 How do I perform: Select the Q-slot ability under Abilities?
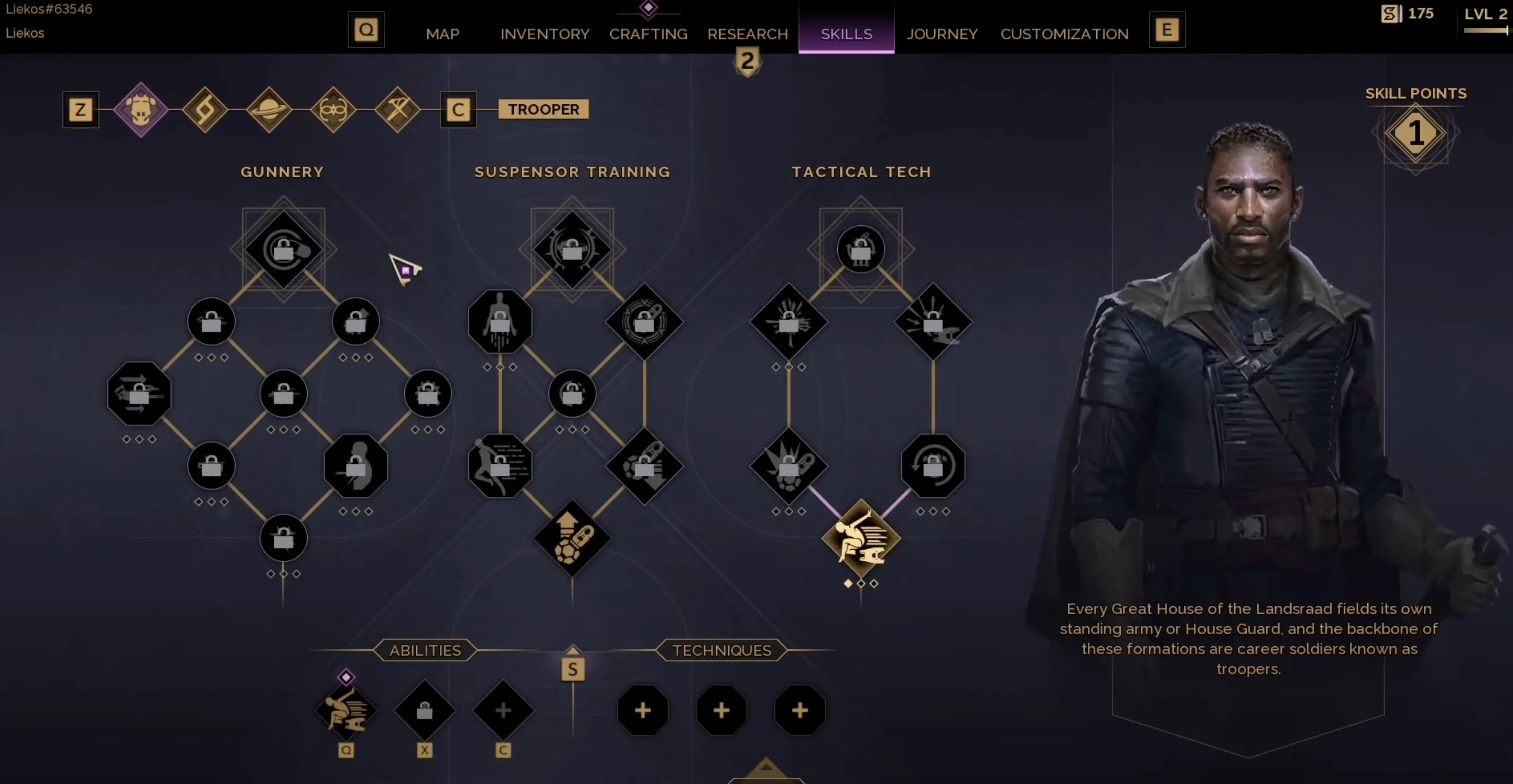pyautogui.click(x=347, y=711)
